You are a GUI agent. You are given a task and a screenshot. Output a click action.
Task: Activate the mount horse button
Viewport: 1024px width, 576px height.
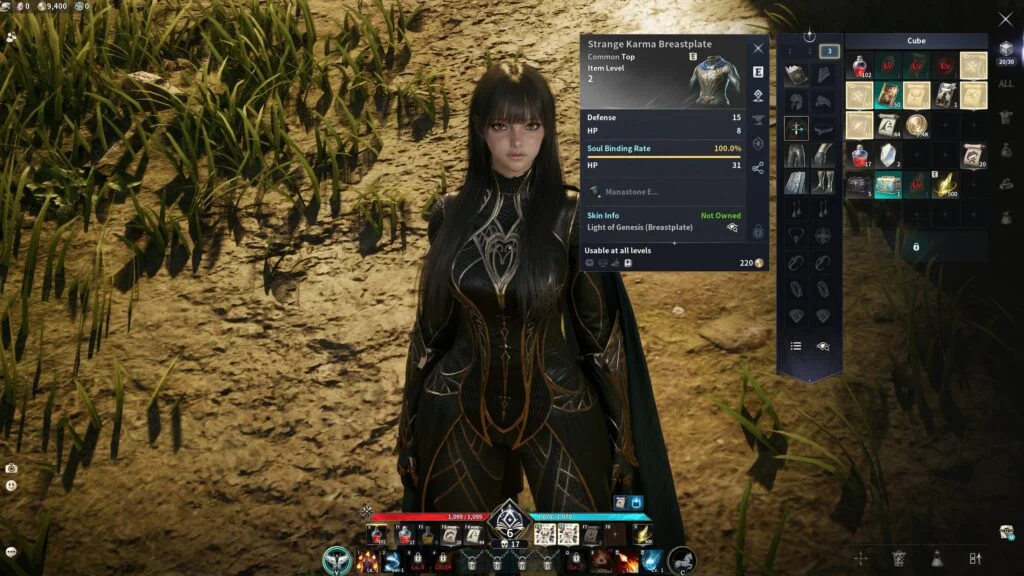pos(683,560)
